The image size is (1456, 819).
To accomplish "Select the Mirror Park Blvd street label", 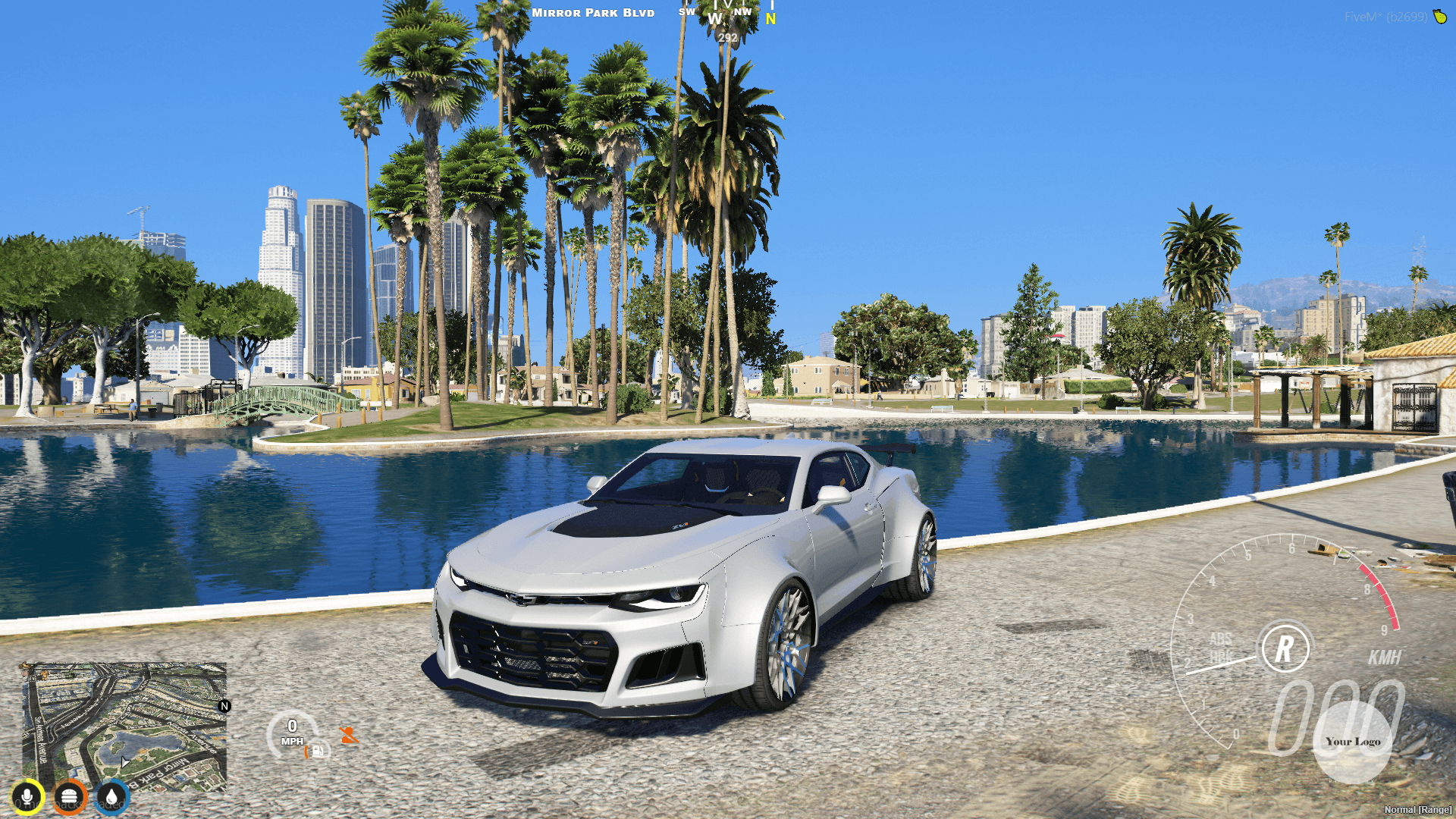I will pos(593,12).
